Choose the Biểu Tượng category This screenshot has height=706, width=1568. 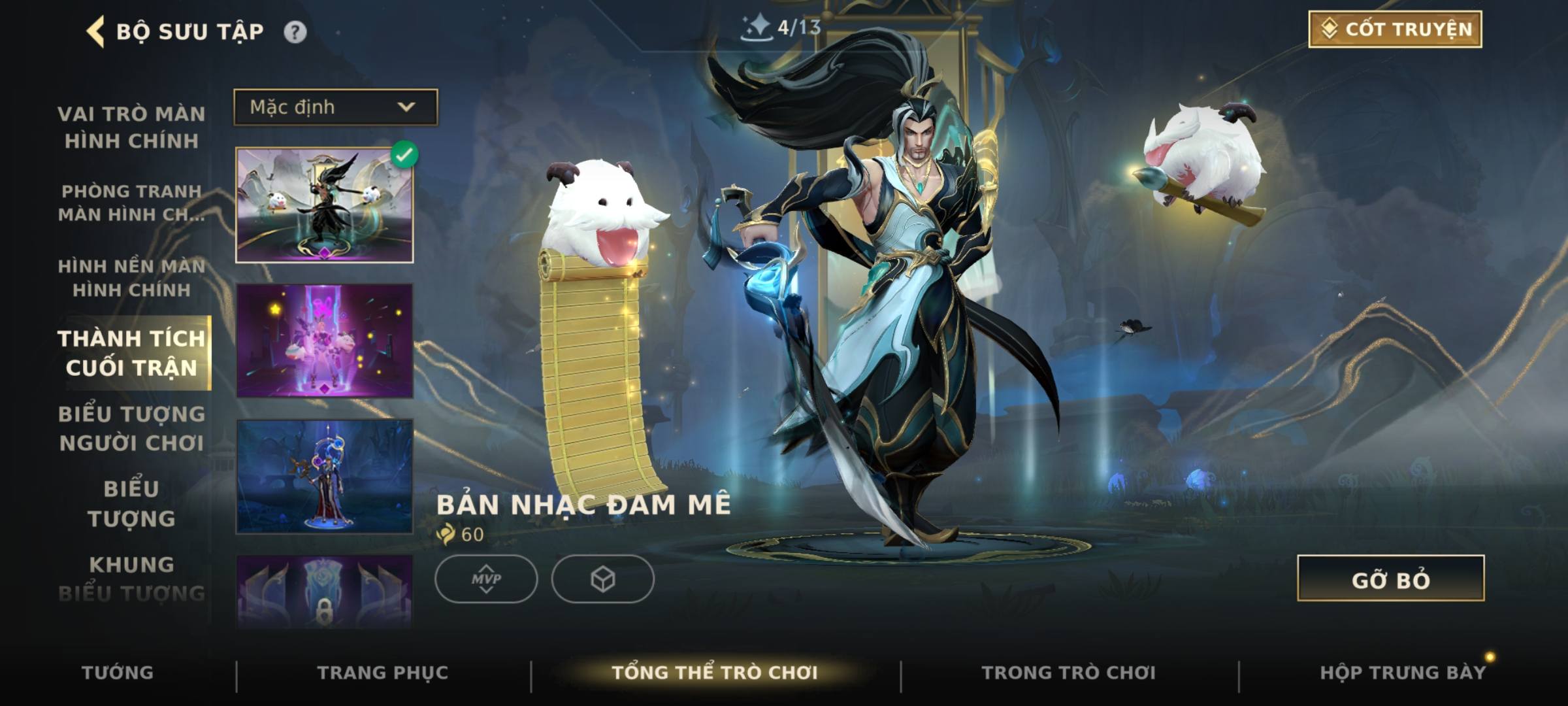pos(131,503)
